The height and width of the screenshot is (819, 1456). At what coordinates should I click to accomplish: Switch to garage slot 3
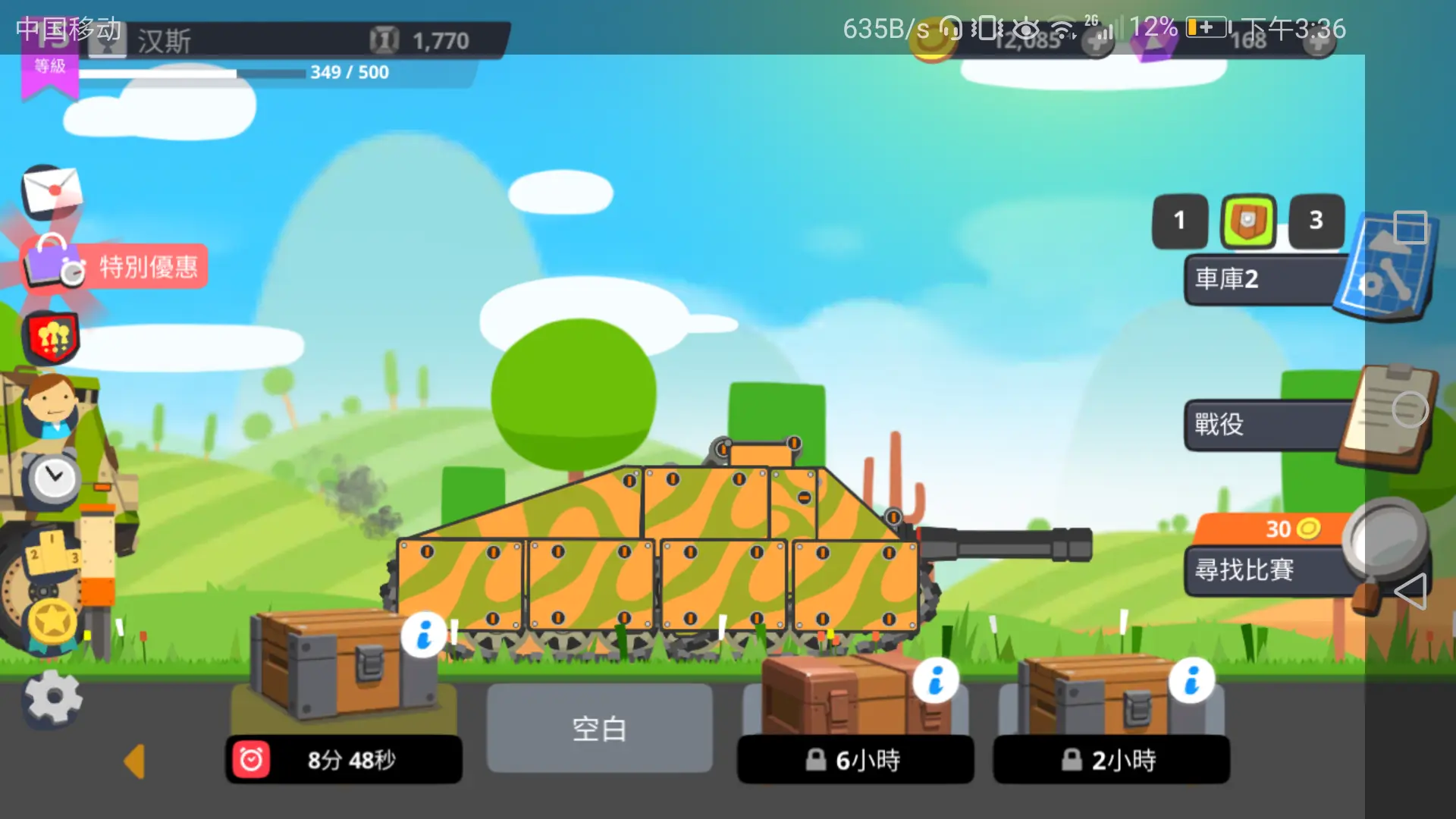coord(1316,221)
